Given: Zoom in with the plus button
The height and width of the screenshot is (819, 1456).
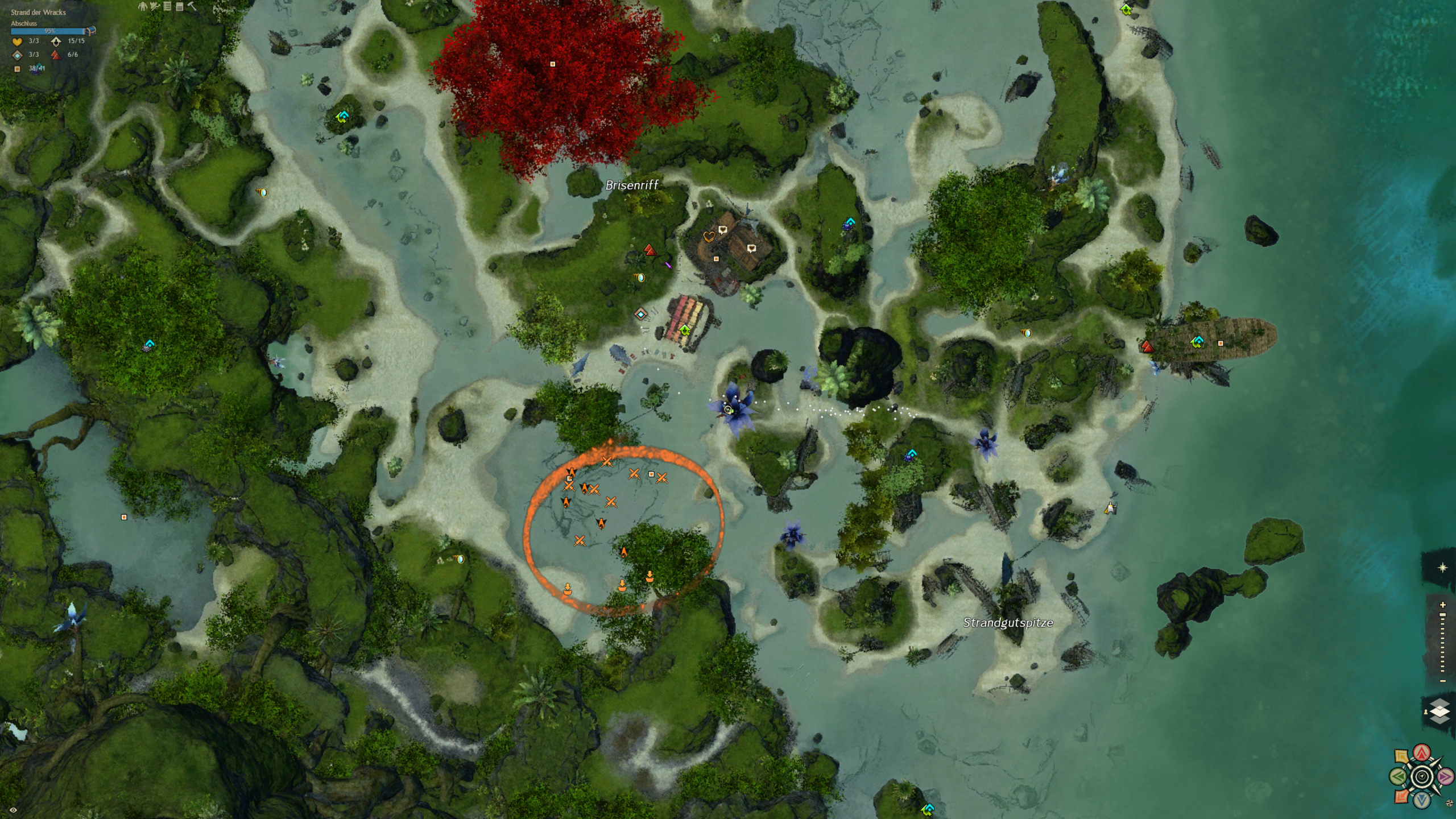Looking at the screenshot, I should (1442, 605).
